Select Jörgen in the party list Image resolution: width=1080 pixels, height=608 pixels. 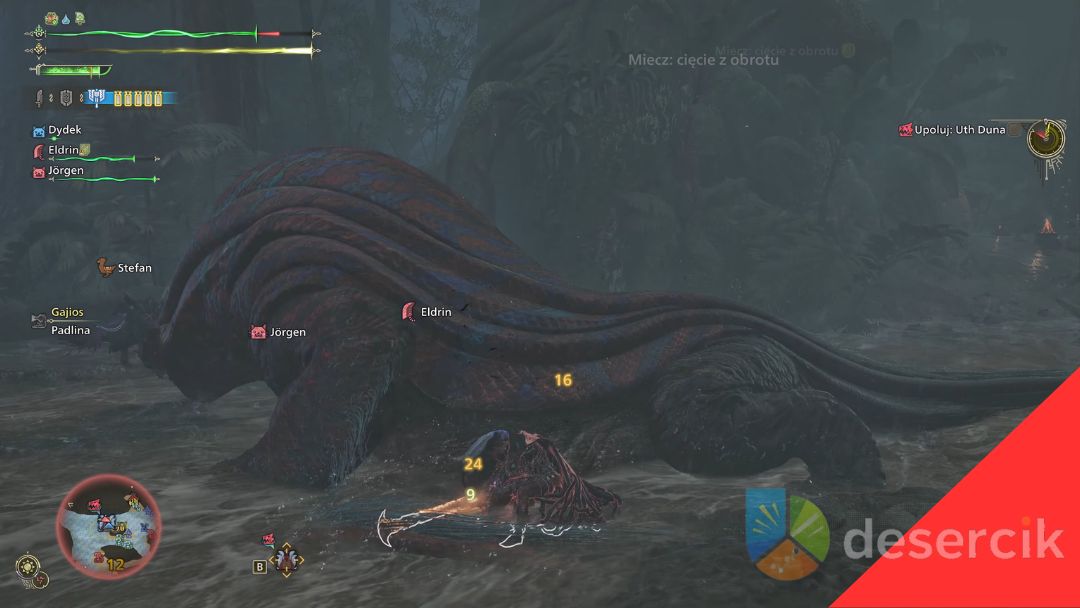tap(66, 171)
